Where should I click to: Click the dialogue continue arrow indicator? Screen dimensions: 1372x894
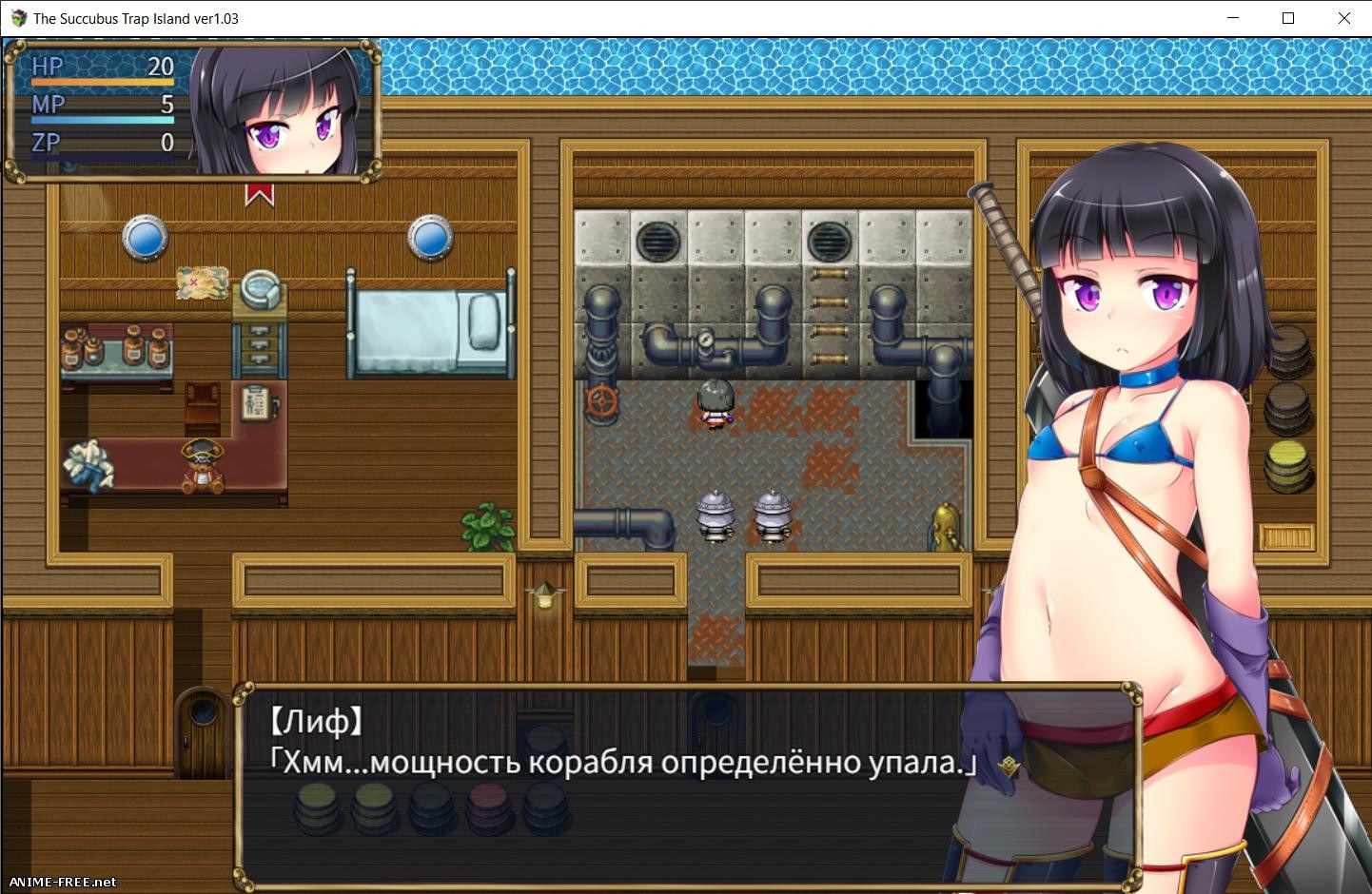1009,766
